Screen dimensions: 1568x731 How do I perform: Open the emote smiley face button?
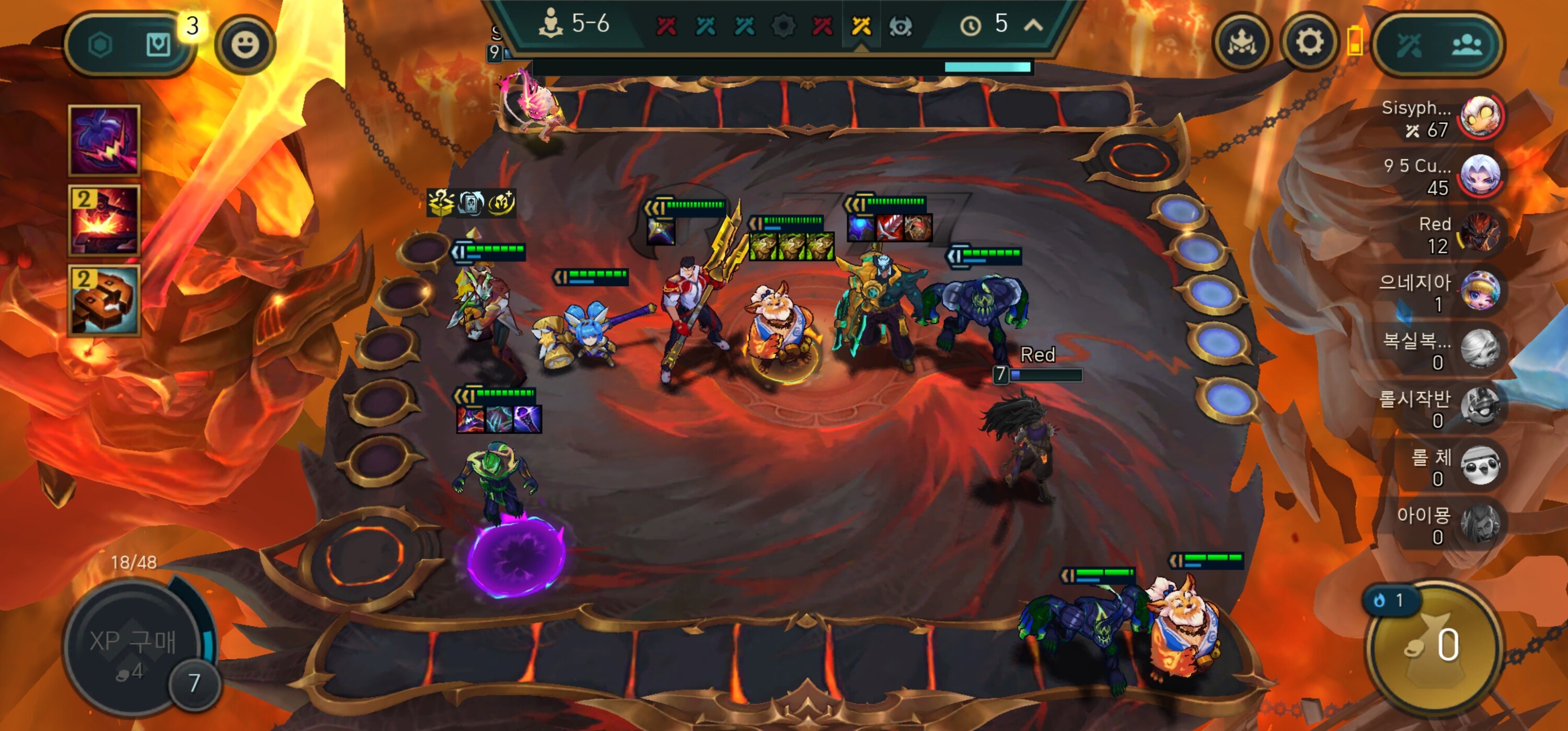[x=245, y=44]
